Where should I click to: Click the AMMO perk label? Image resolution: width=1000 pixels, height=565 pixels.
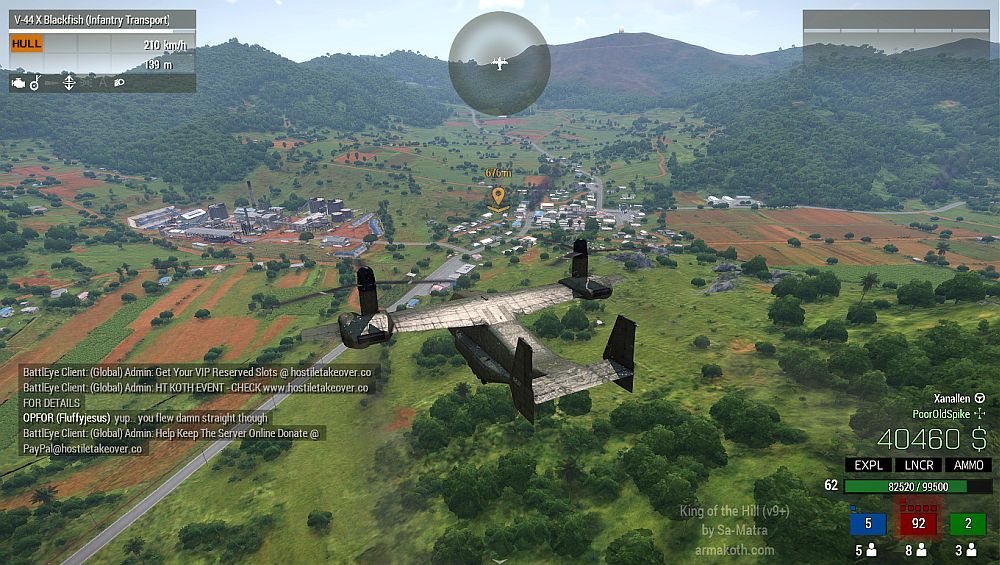[x=968, y=465]
